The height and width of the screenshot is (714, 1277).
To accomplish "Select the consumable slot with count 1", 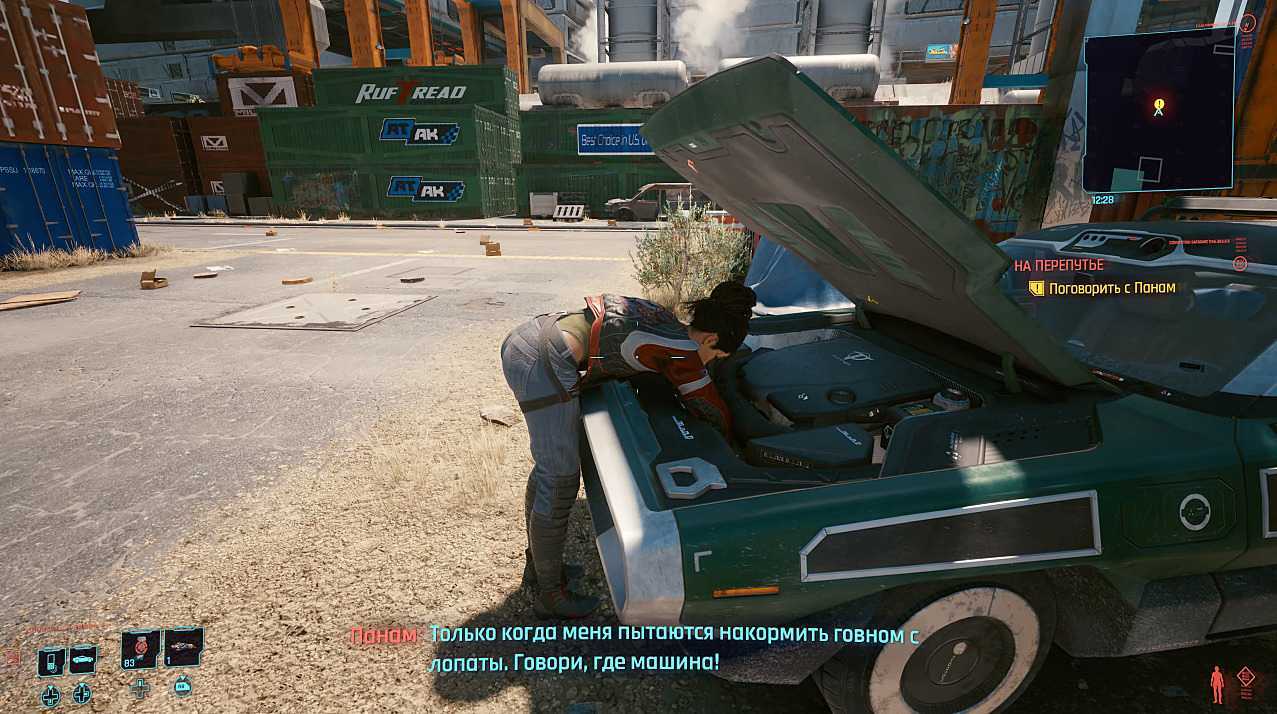I will point(183,647).
